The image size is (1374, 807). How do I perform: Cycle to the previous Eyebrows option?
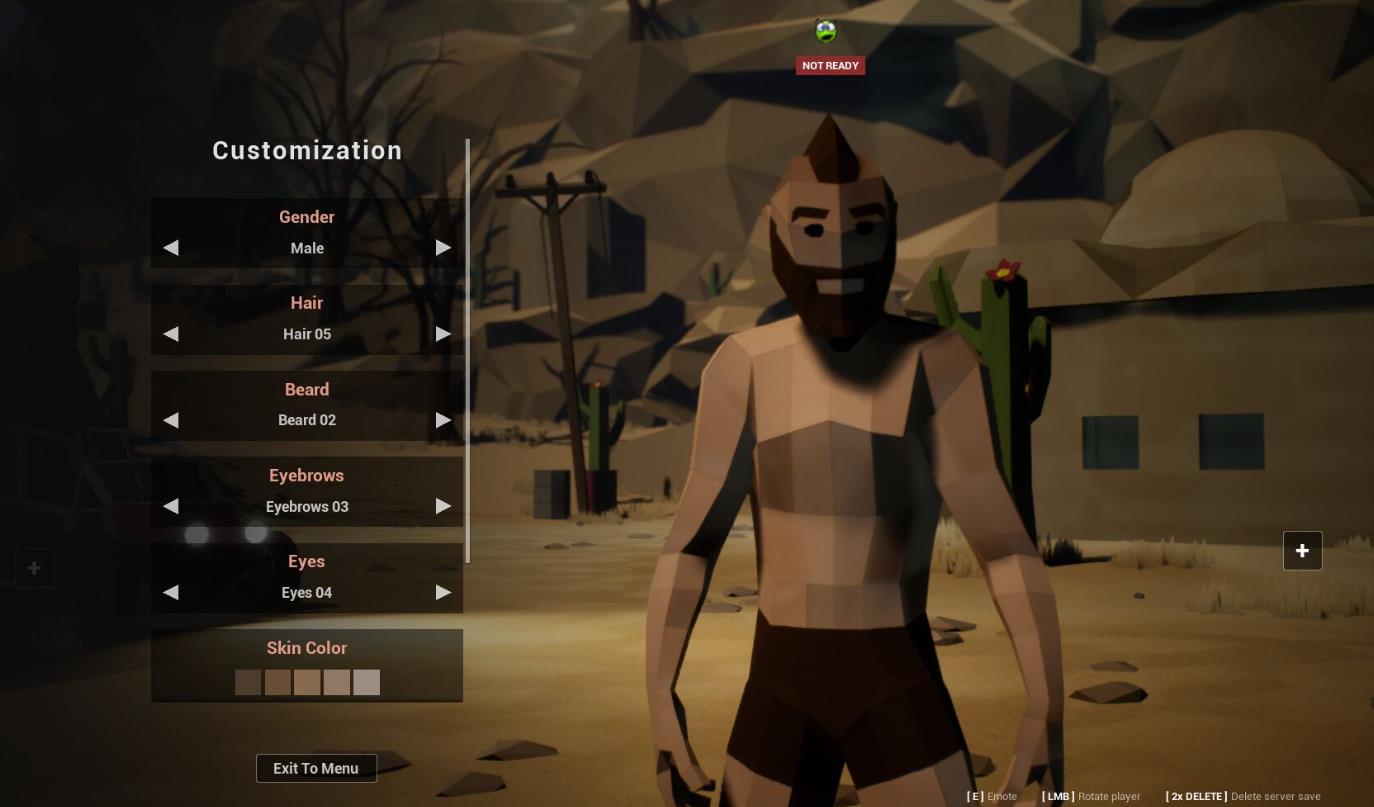pos(171,506)
